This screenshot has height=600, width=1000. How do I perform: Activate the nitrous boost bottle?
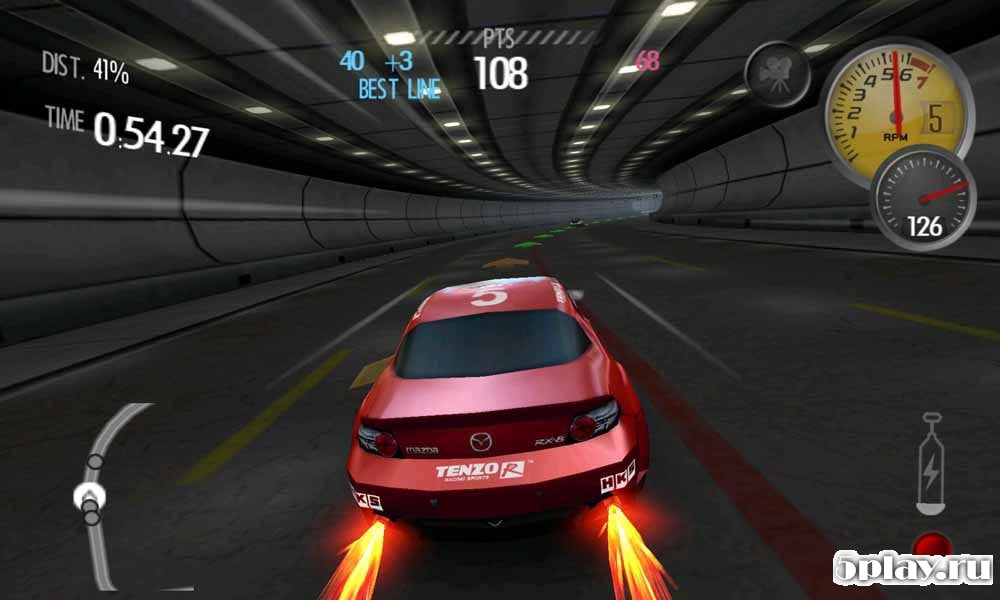tap(931, 464)
